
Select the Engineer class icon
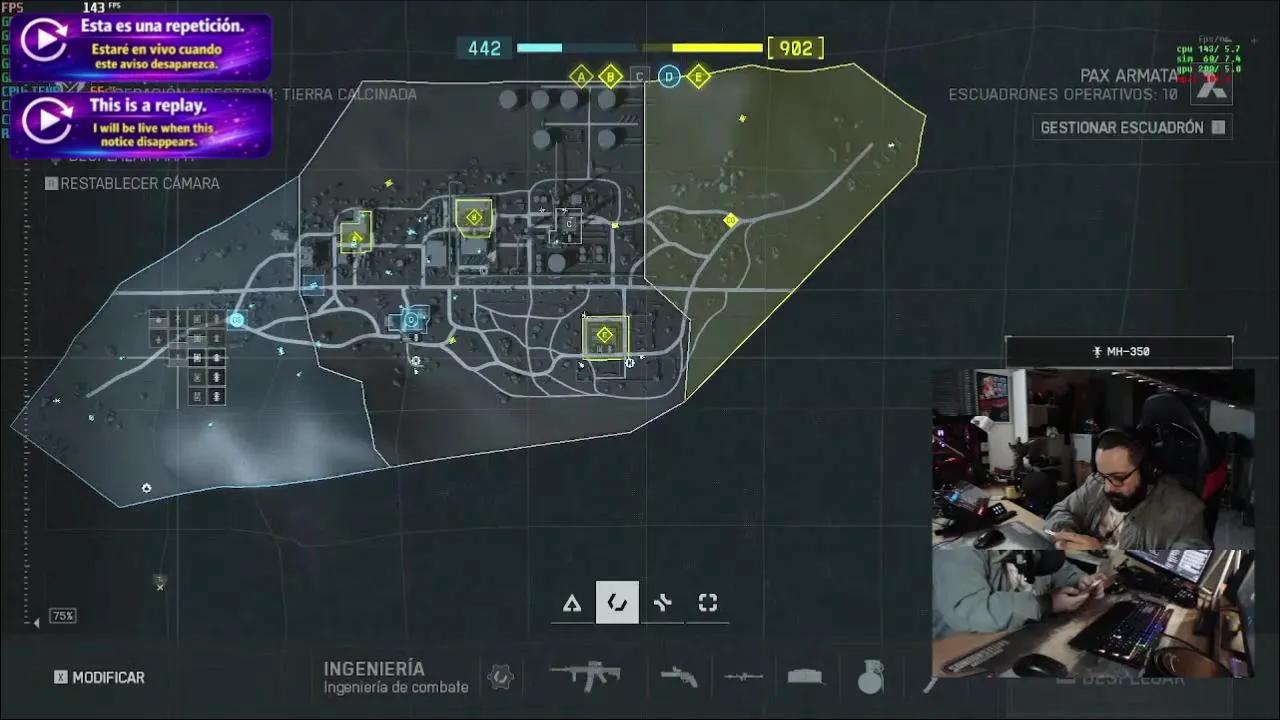617,602
